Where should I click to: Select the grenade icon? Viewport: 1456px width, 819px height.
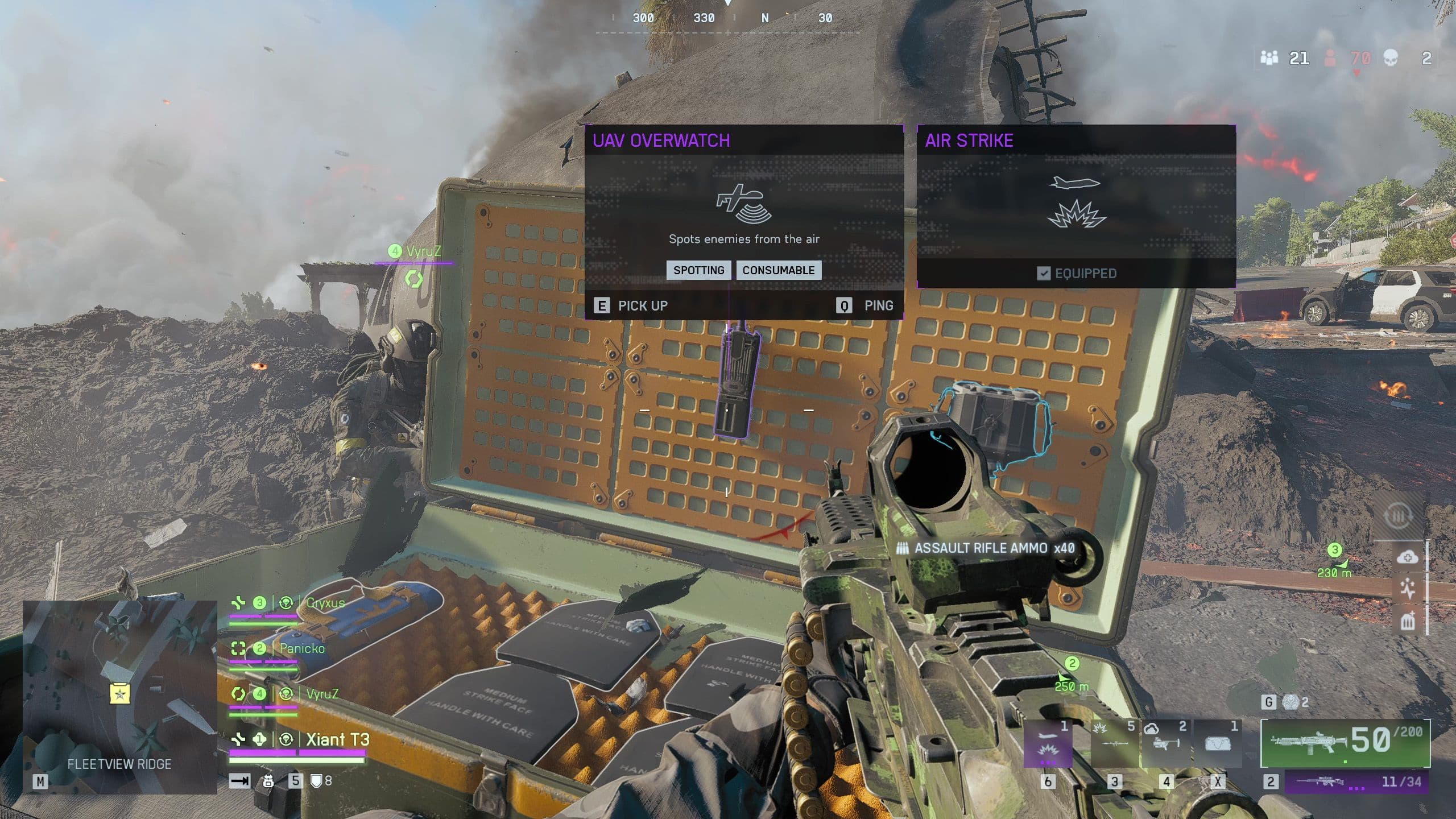coord(1290,703)
